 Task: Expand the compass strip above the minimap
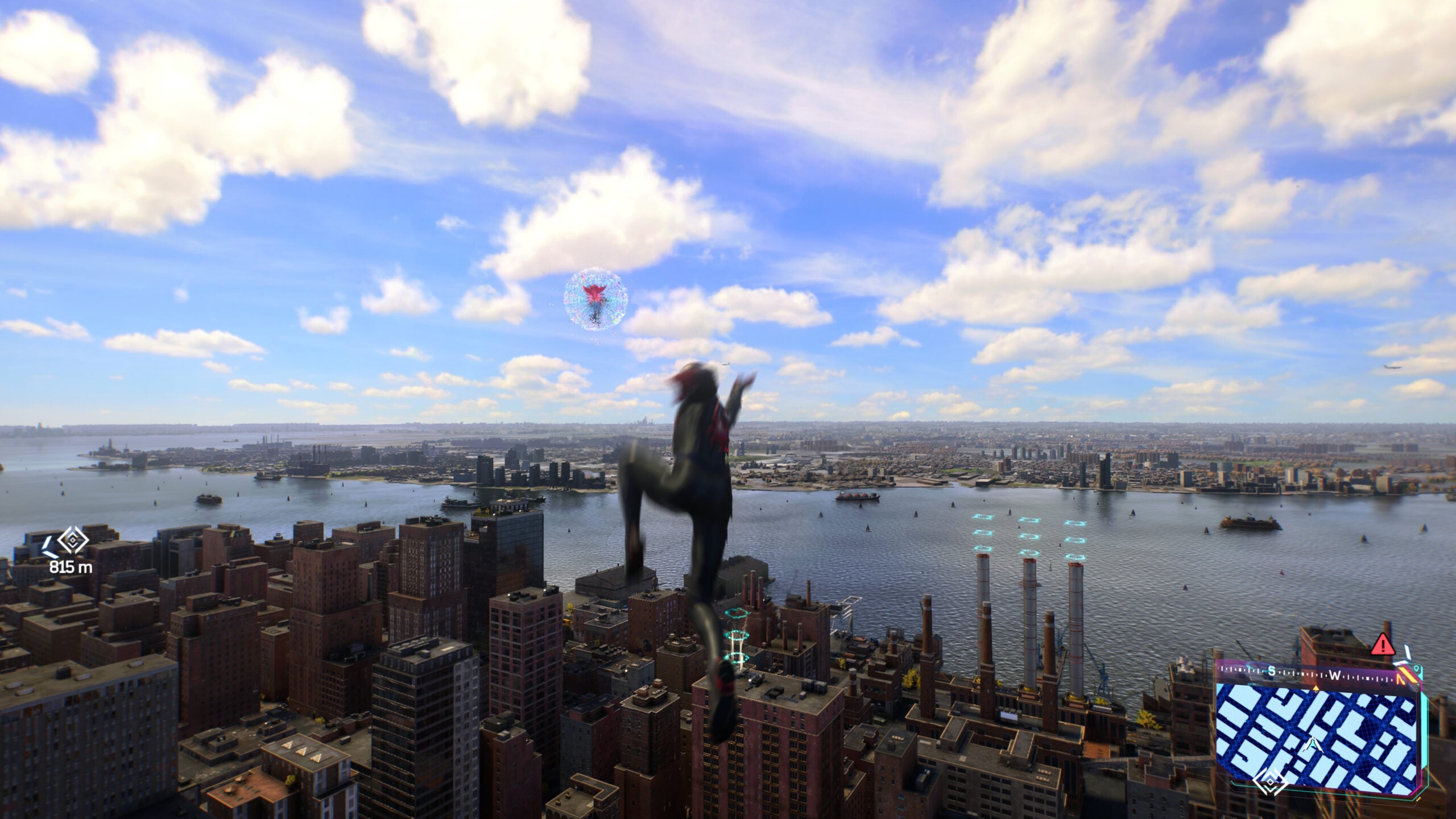(1308, 674)
